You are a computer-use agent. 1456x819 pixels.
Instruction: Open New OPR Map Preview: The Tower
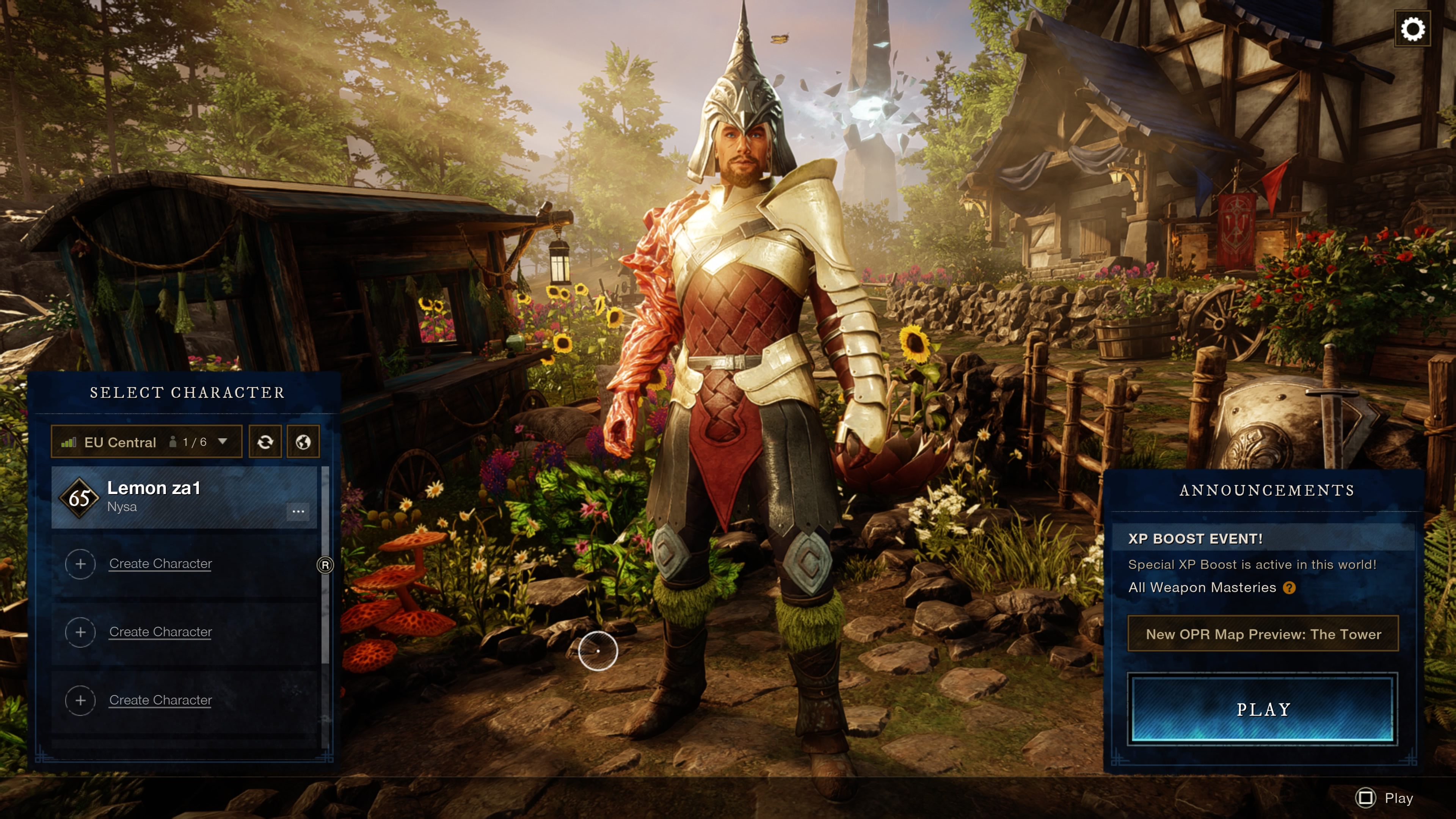pos(1263,634)
